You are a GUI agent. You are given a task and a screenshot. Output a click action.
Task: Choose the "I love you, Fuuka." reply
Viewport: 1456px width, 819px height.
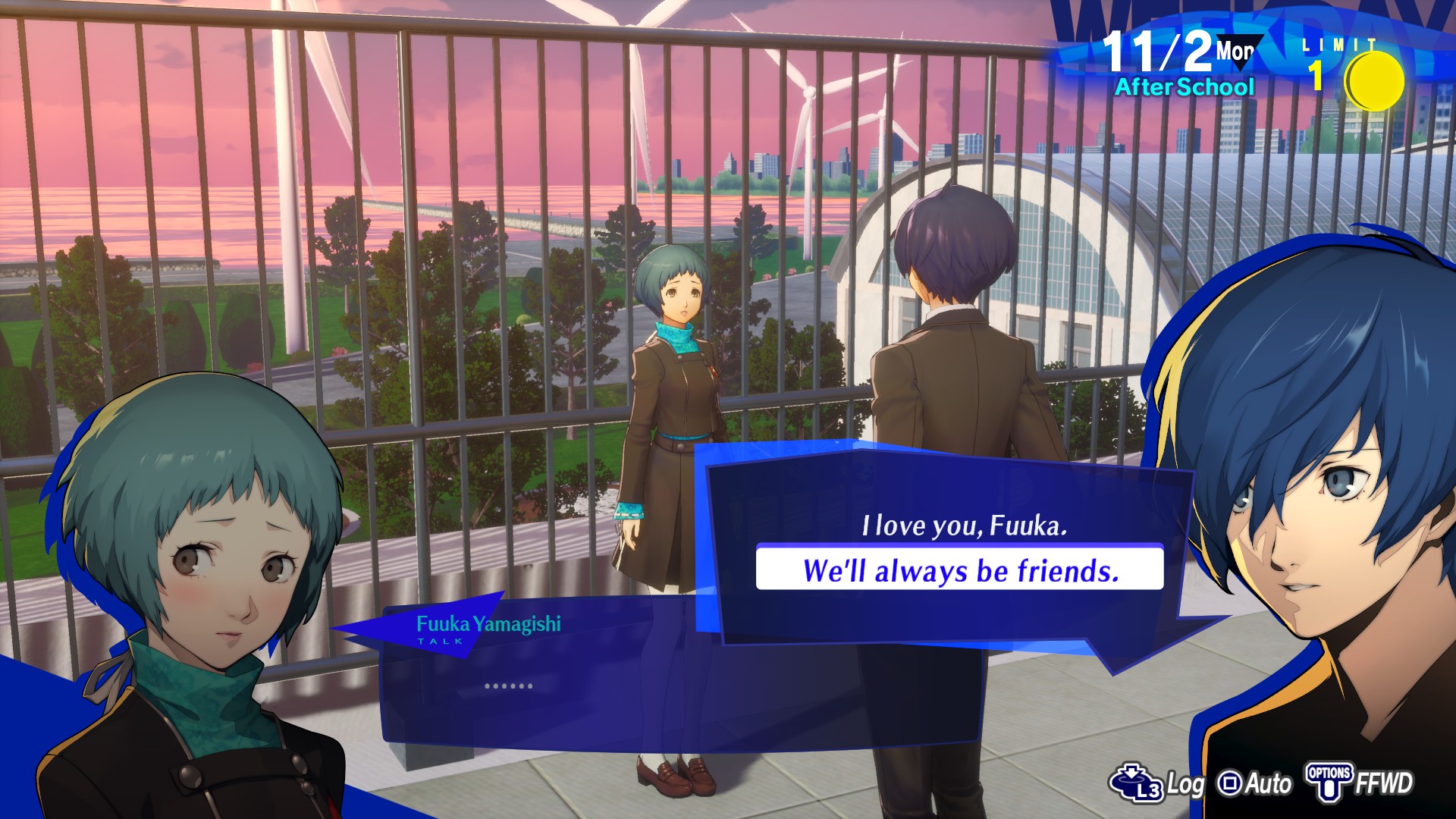[x=964, y=526]
